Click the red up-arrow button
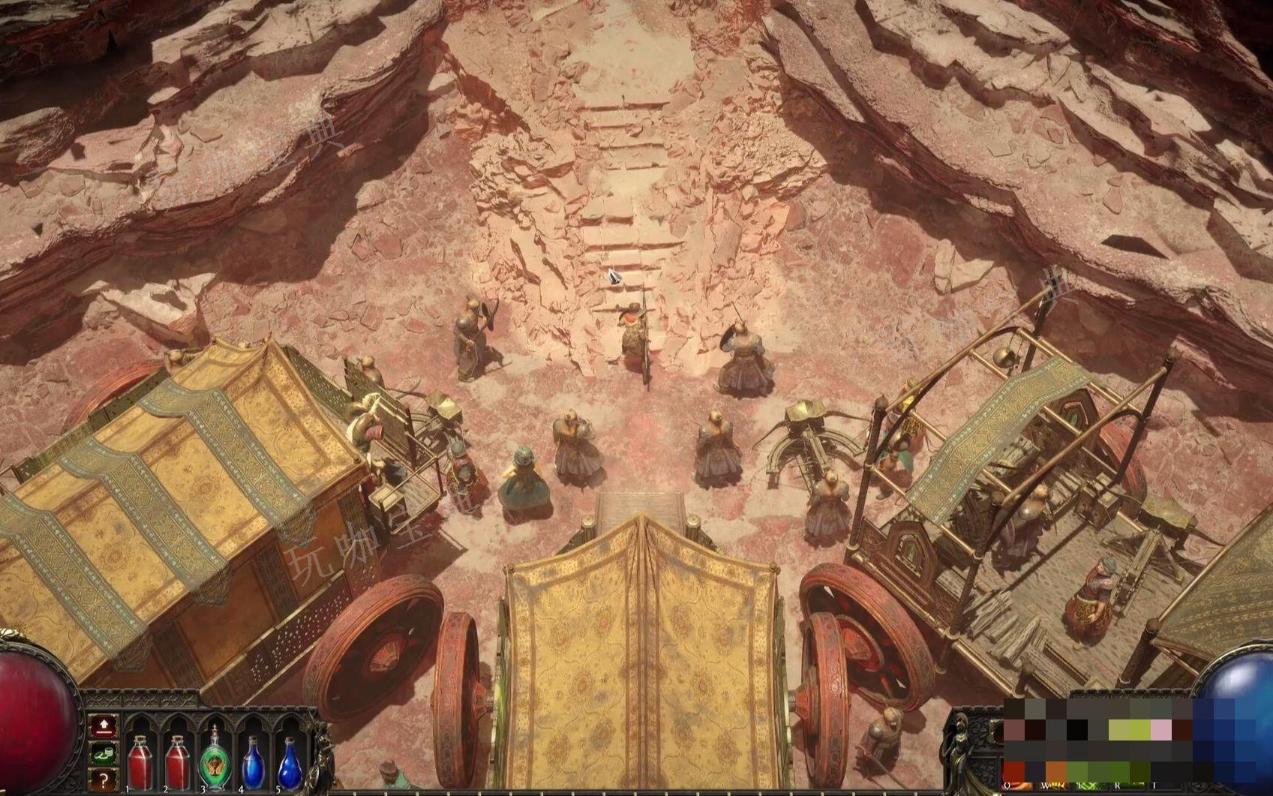The image size is (1273, 796). (x=103, y=725)
